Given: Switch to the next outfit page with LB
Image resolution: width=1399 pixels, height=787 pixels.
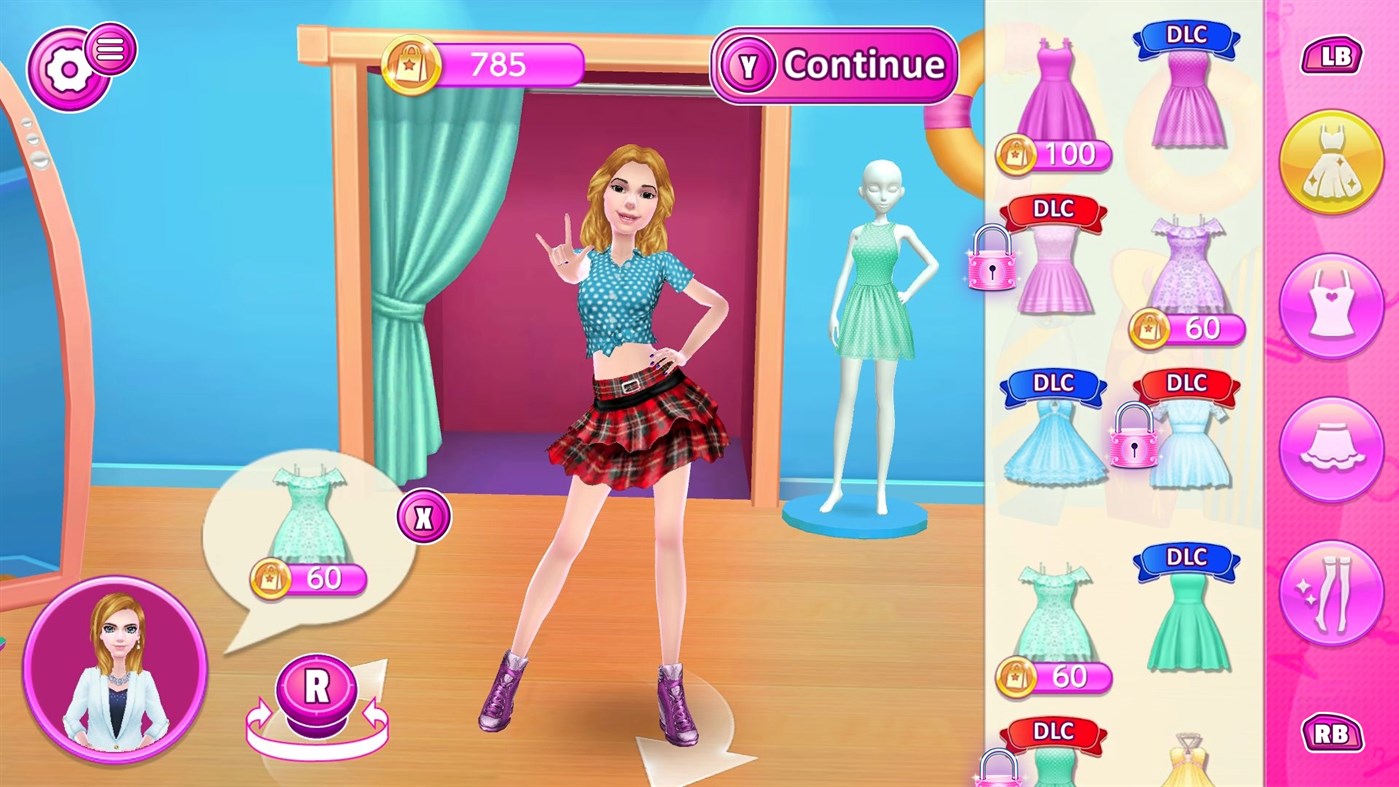Looking at the screenshot, I should 1333,57.
